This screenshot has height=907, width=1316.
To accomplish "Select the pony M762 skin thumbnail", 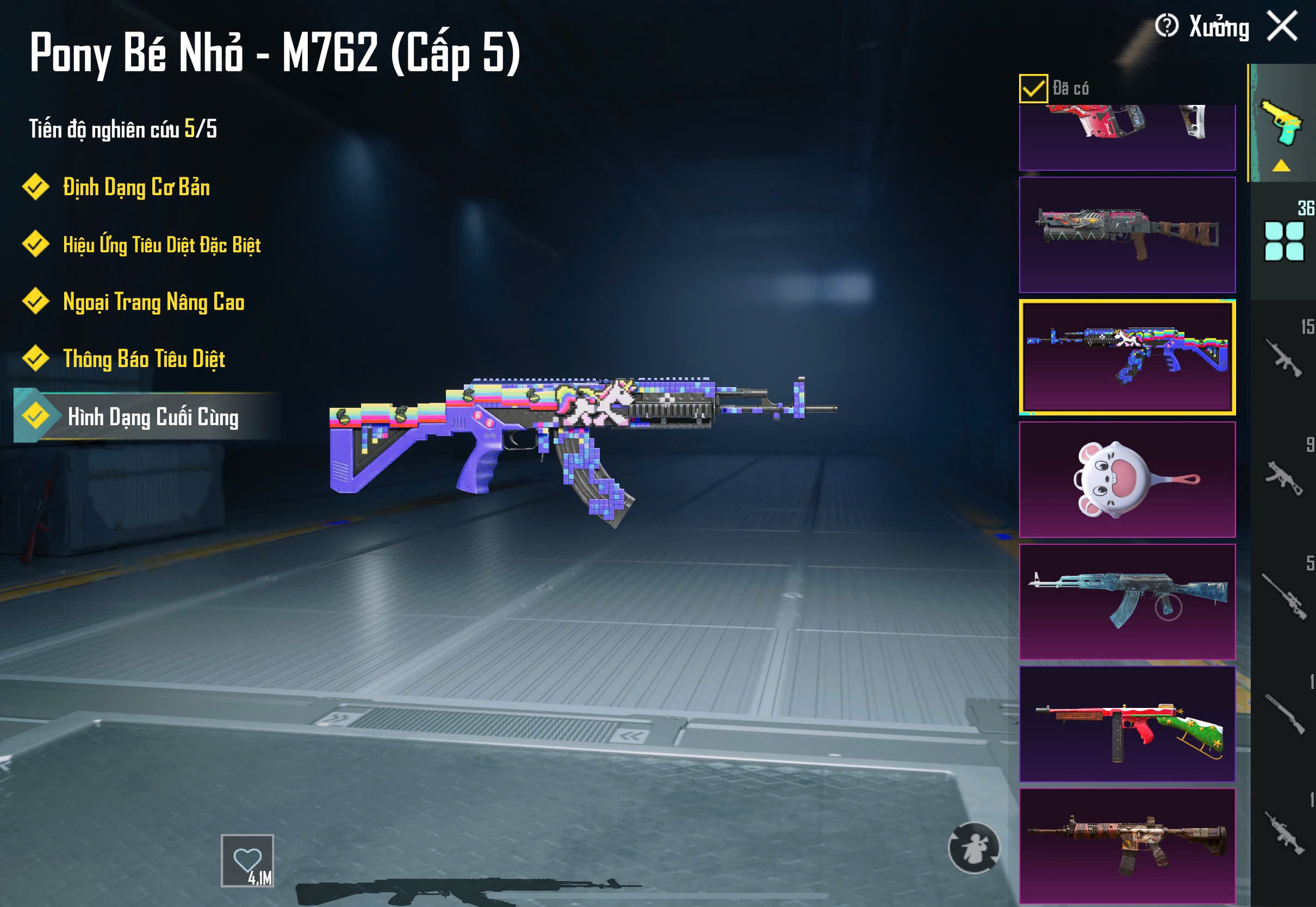I will click(1127, 357).
